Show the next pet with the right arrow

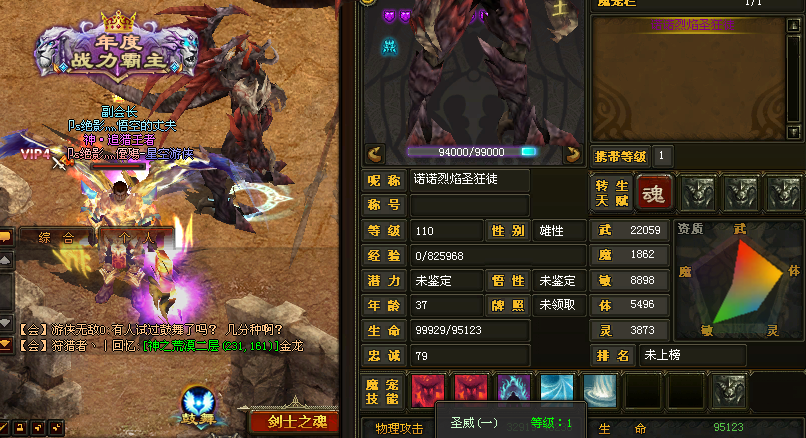point(573,153)
